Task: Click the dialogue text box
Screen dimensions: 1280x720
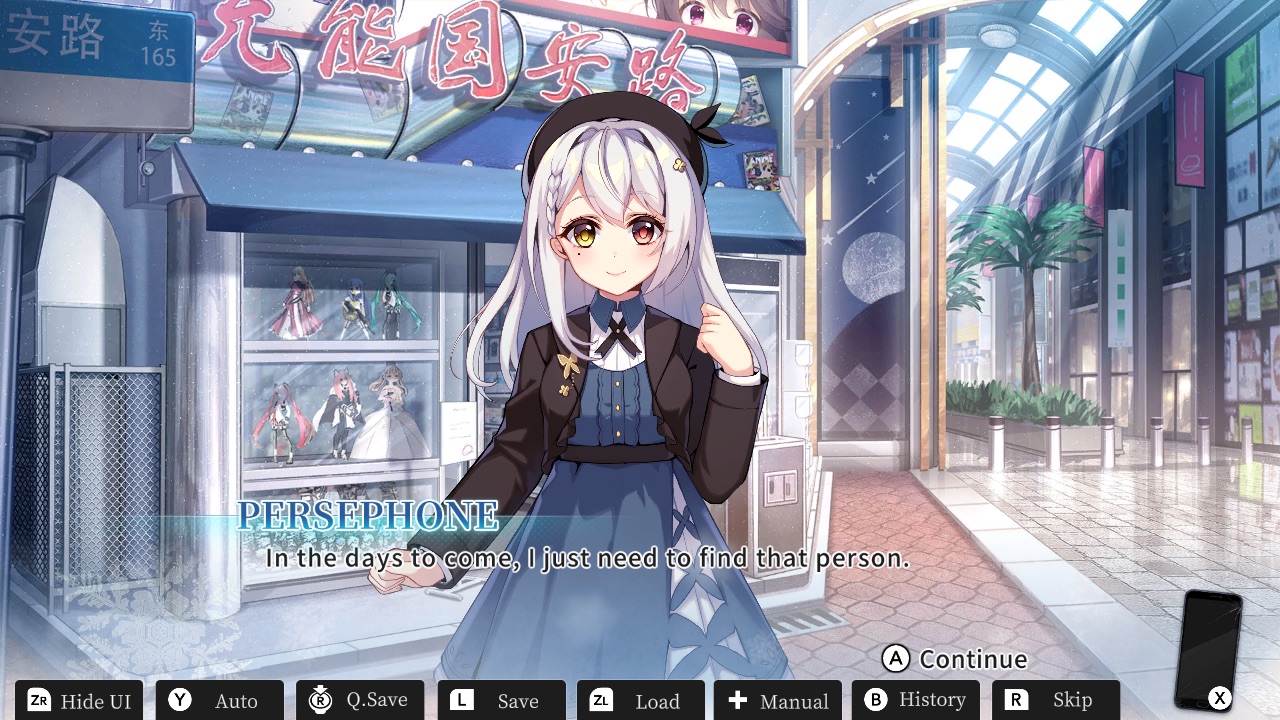Action: tap(588, 558)
